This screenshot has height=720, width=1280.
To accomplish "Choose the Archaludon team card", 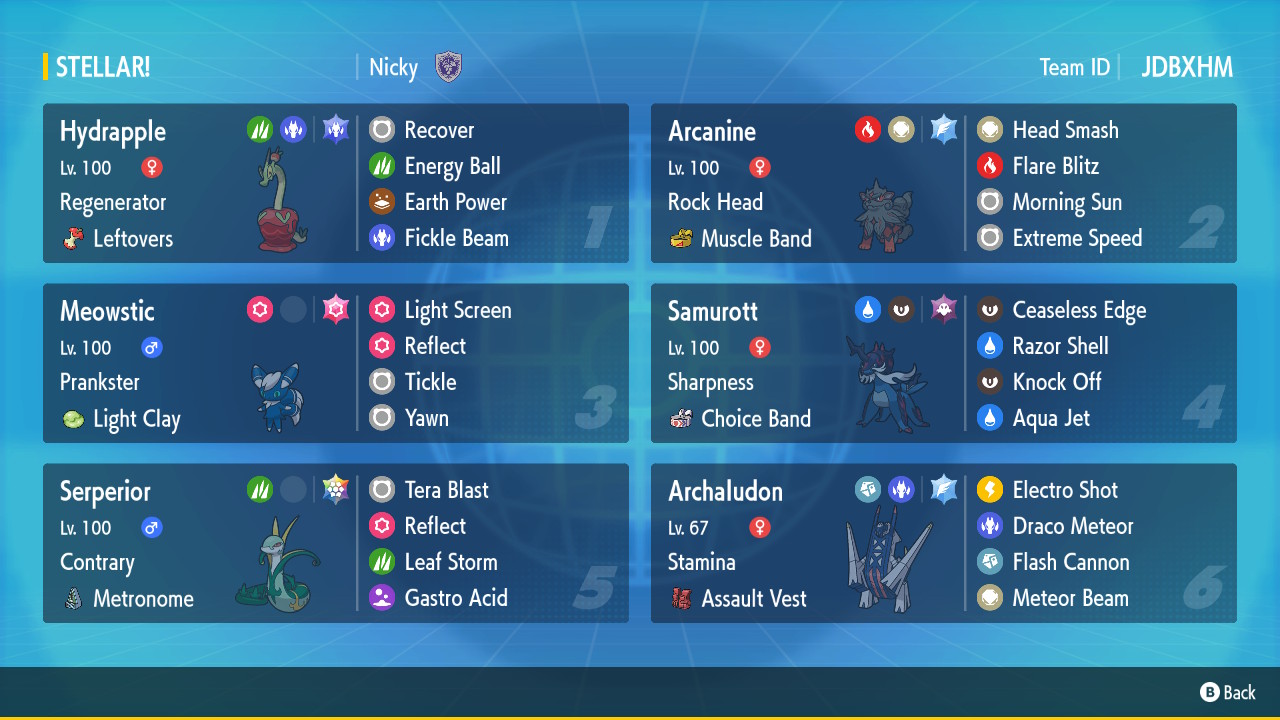I will pos(943,544).
